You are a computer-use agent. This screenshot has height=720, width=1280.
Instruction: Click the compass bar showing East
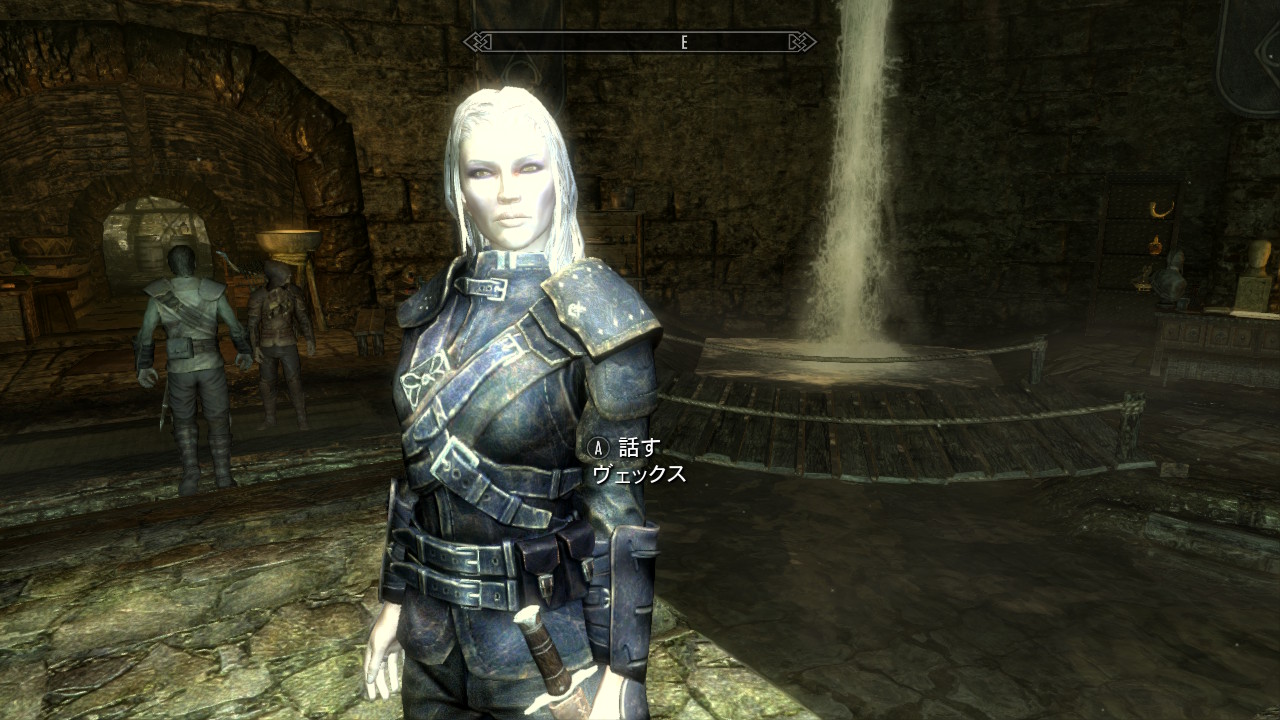click(x=640, y=42)
